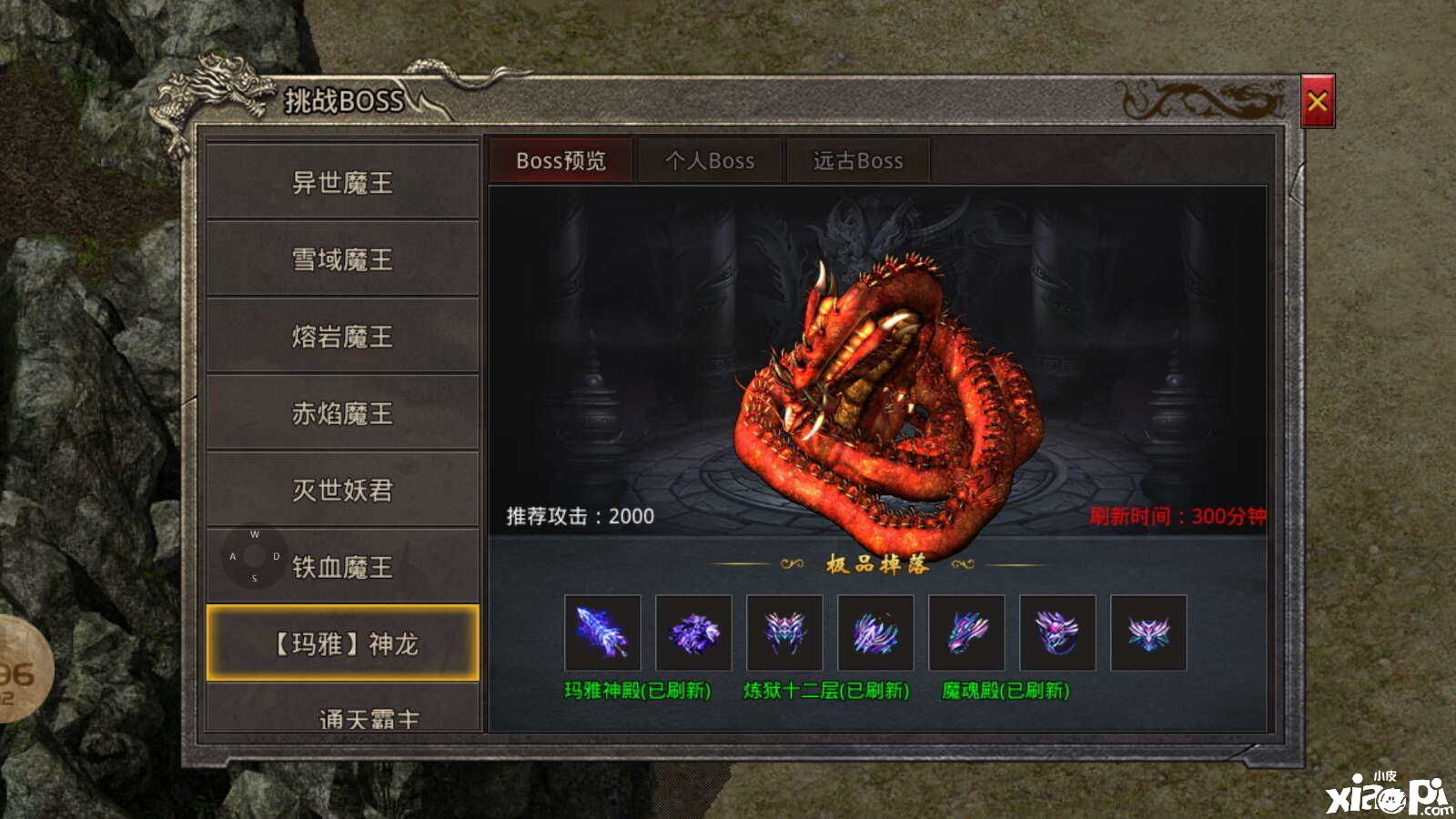Screen dimensions: 1456x819
Task: Choose the 雪域魔王 boss entry
Action: [342, 259]
